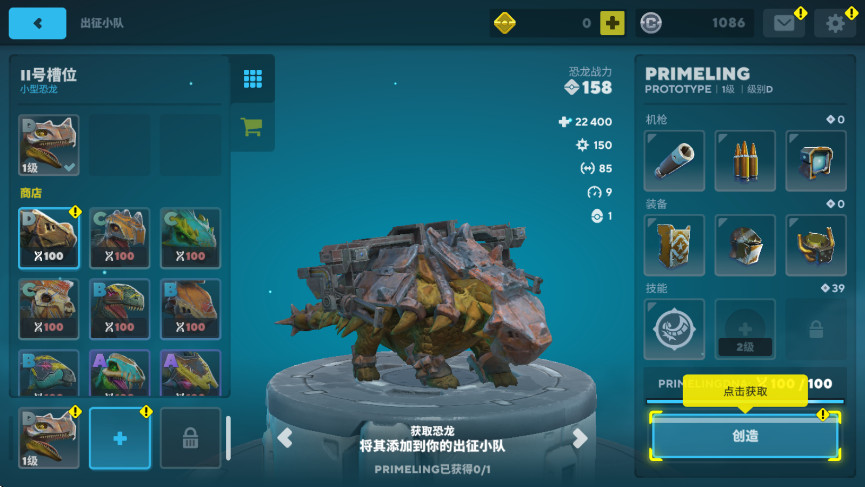The width and height of the screenshot is (865, 487).
Task: Choose the shield armor equipment slot
Action: coord(674,245)
